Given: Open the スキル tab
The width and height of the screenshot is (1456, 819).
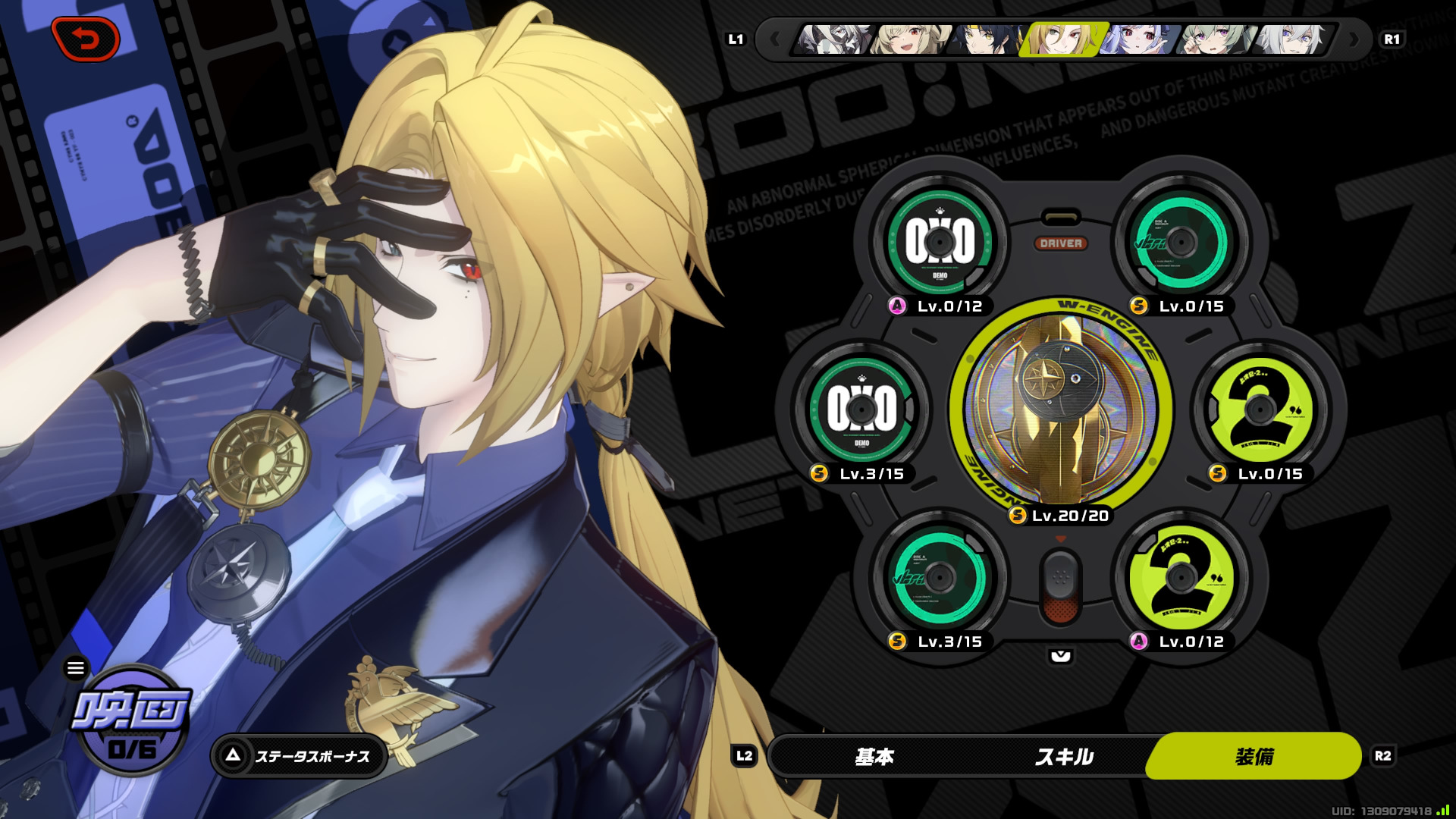Looking at the screenshot, I should click(x=1064, y=756).
